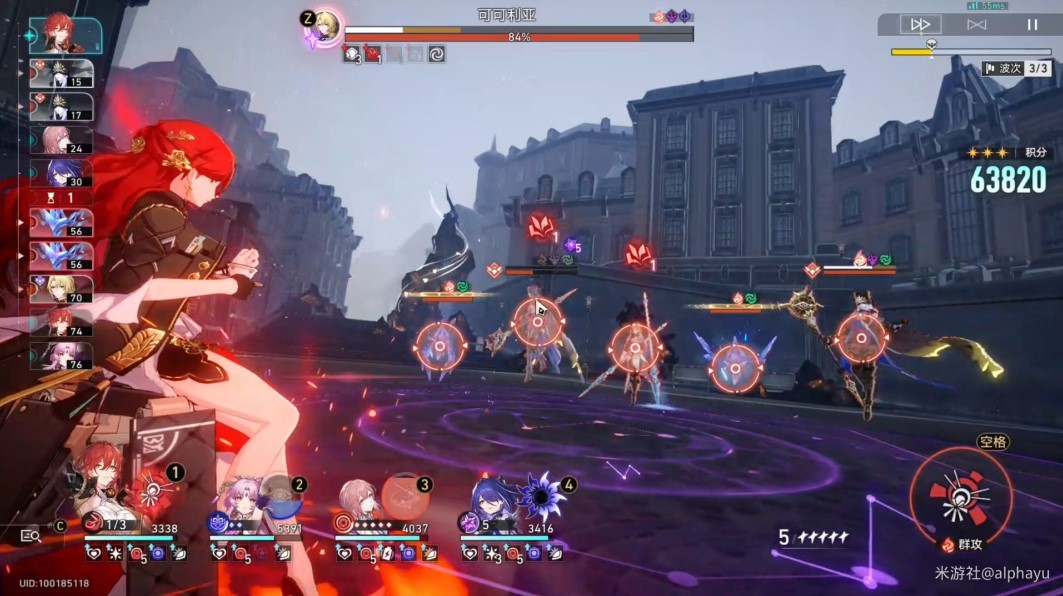Use the 群攻 blast attack button
The image size is (1063, 596).
960,495
